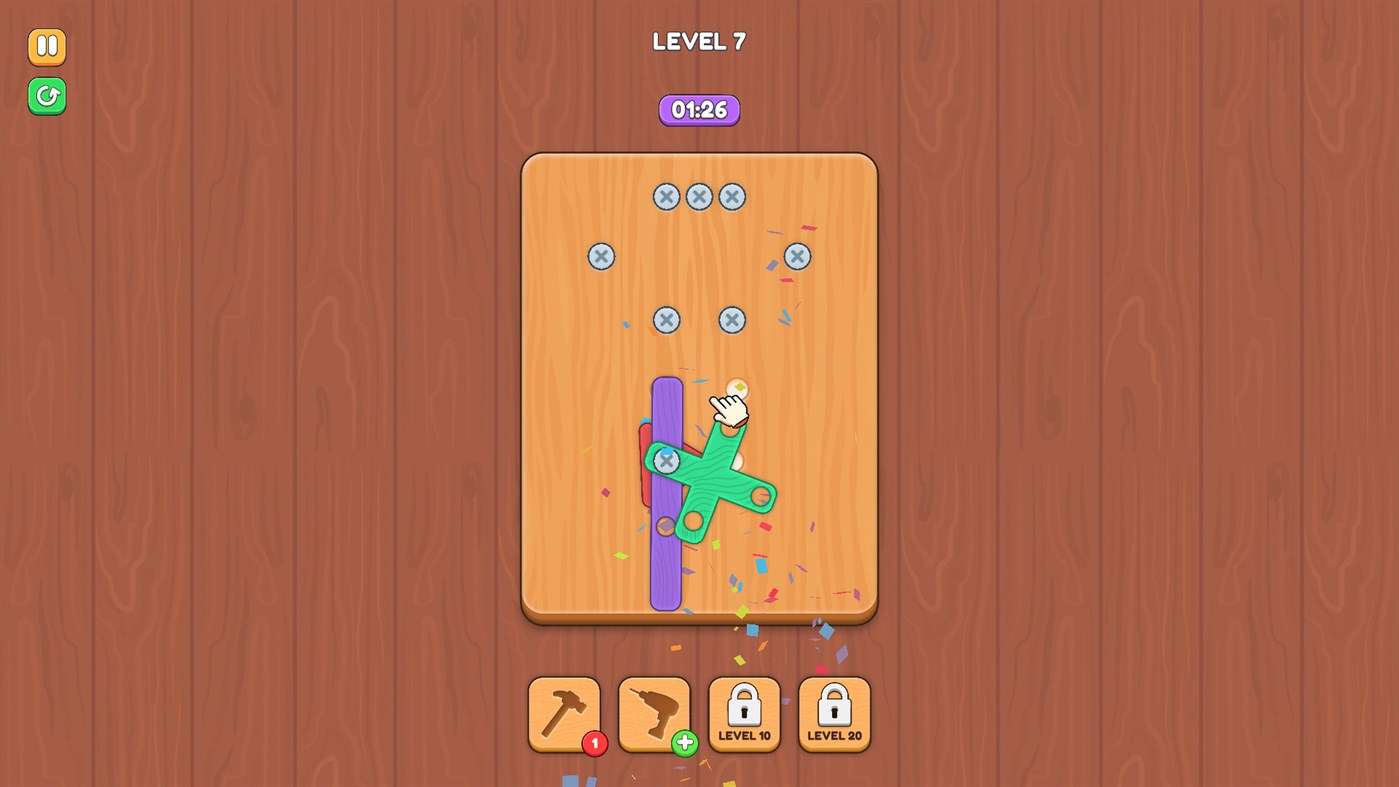1399x787 pixels.
Task: Click the right screw below the top row
Action: (x=796, y=256)
